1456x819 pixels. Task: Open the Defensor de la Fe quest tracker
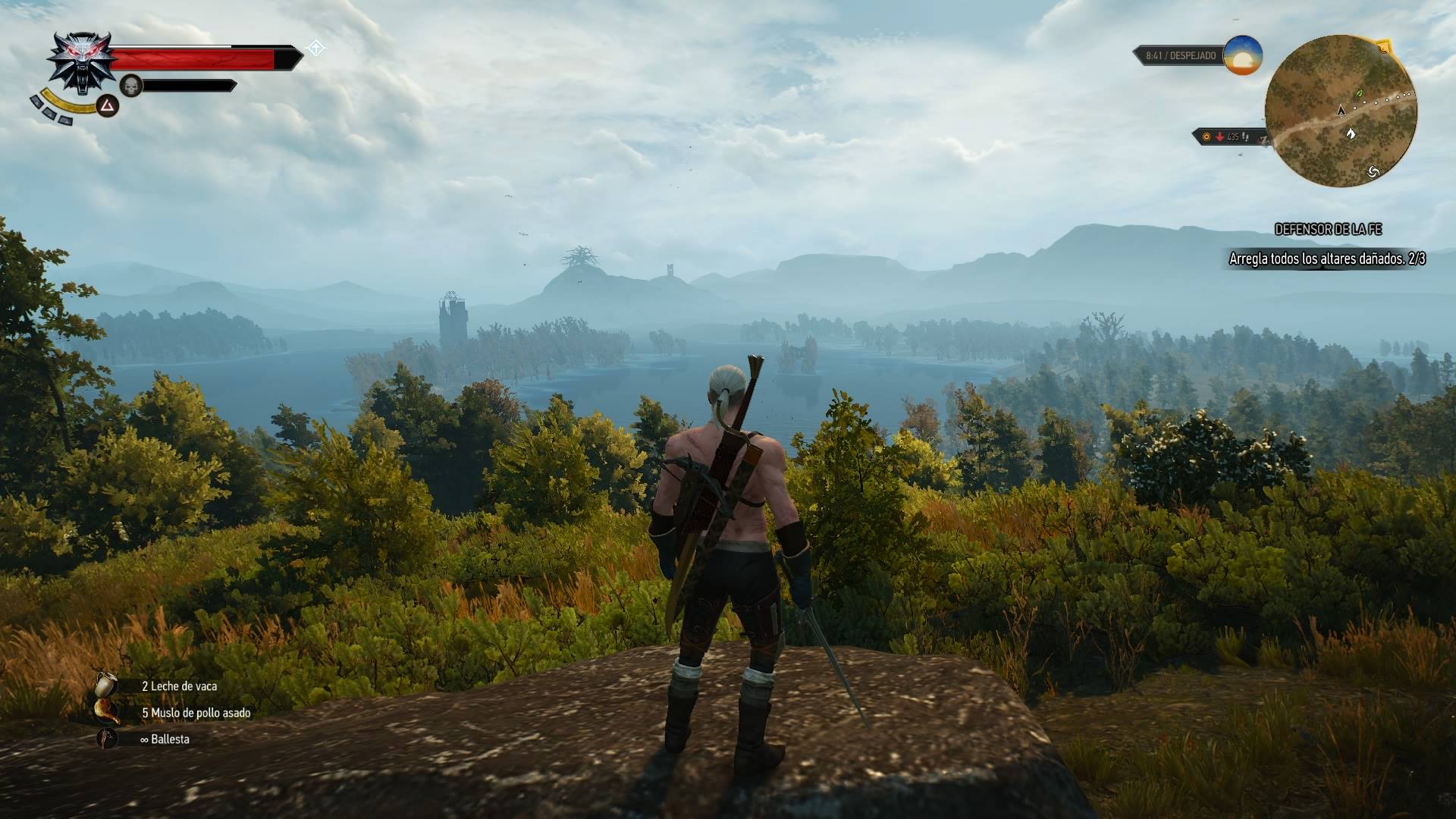pyautogui.click(x=1328, y=229)
